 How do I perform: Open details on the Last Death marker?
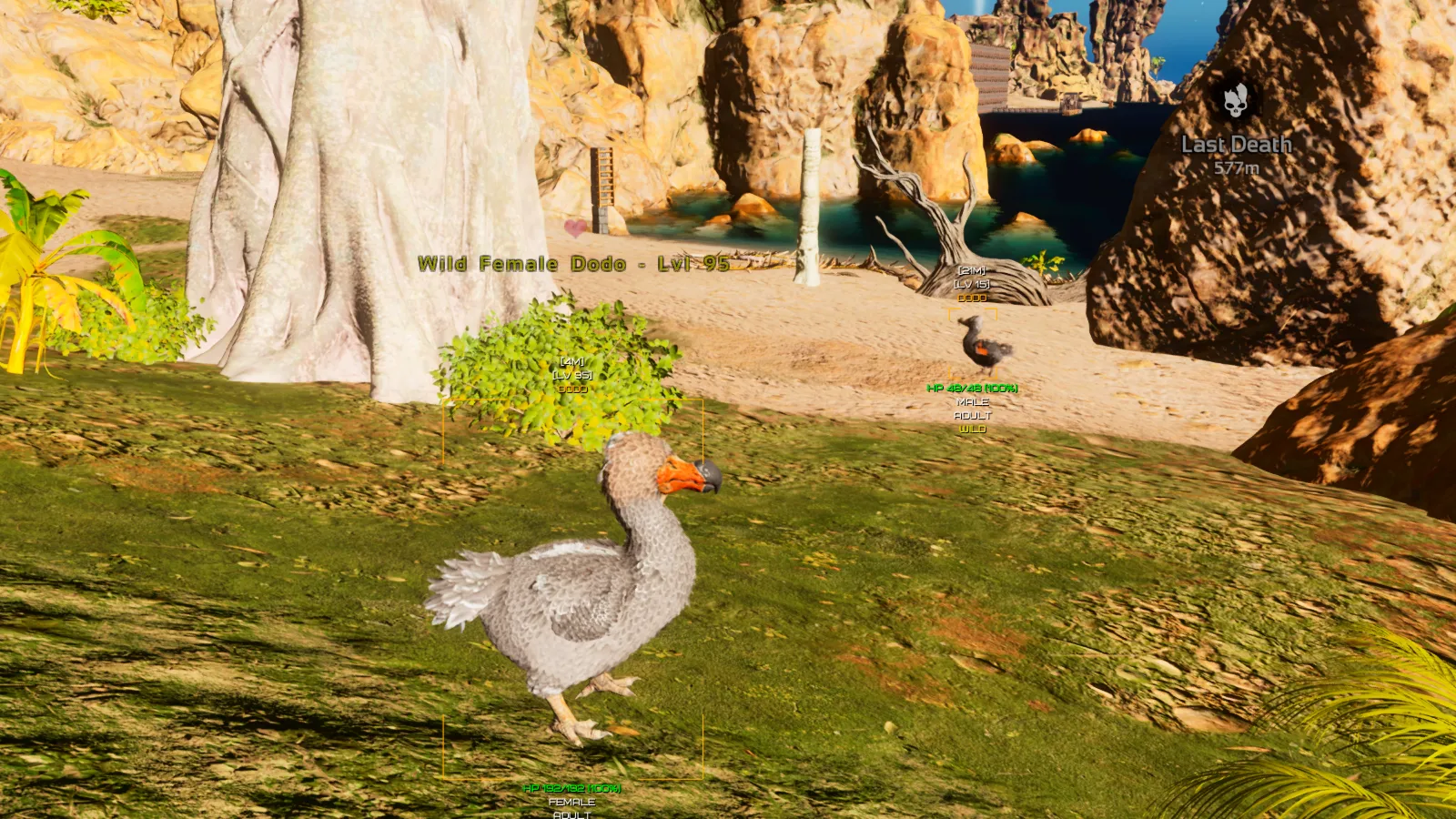pos(1236,143)
